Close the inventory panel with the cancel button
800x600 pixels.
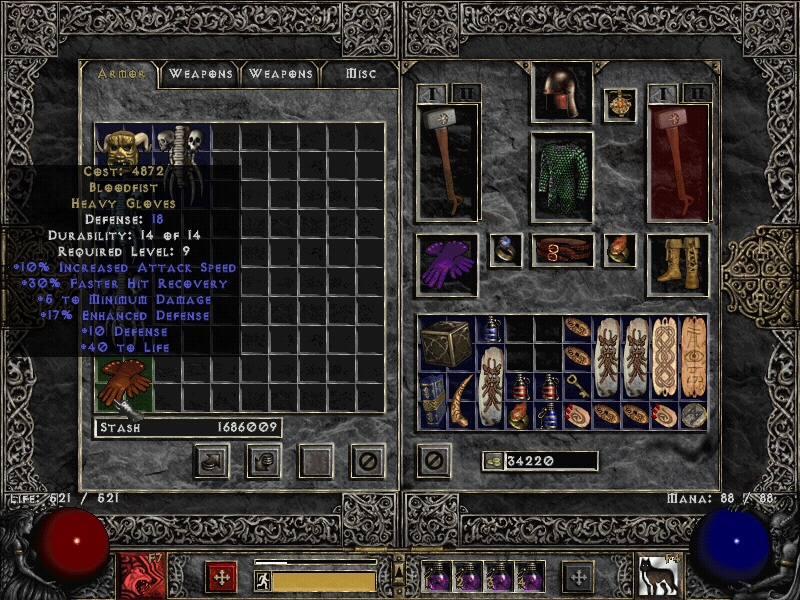pyautogui.click(x=433, y=460)
